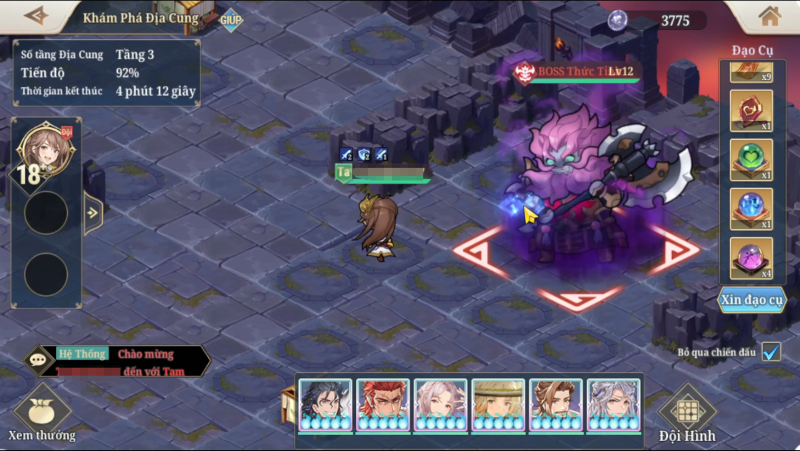Open the GIÚP help button

coord(231,19)
